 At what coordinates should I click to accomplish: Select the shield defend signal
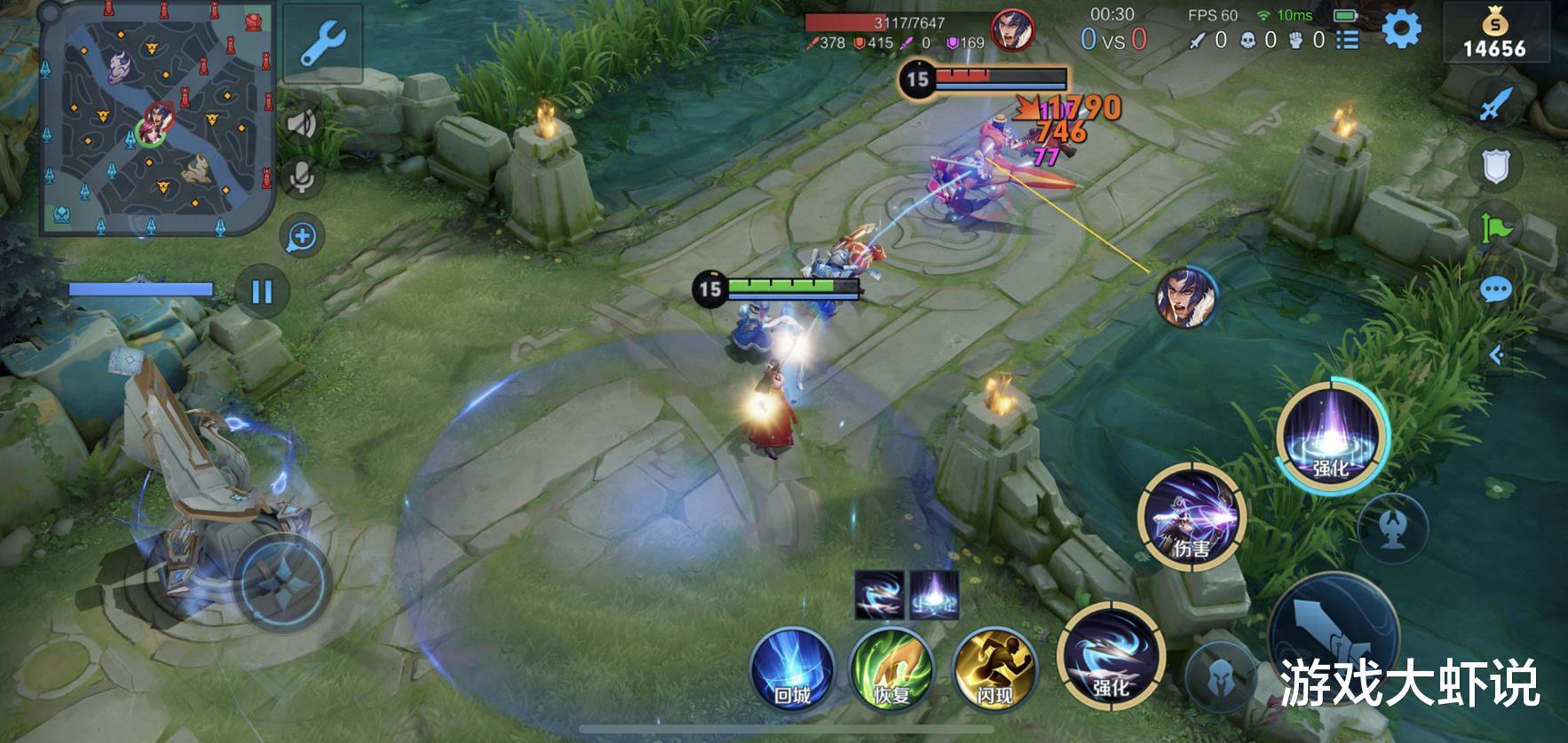point(1495,166)
